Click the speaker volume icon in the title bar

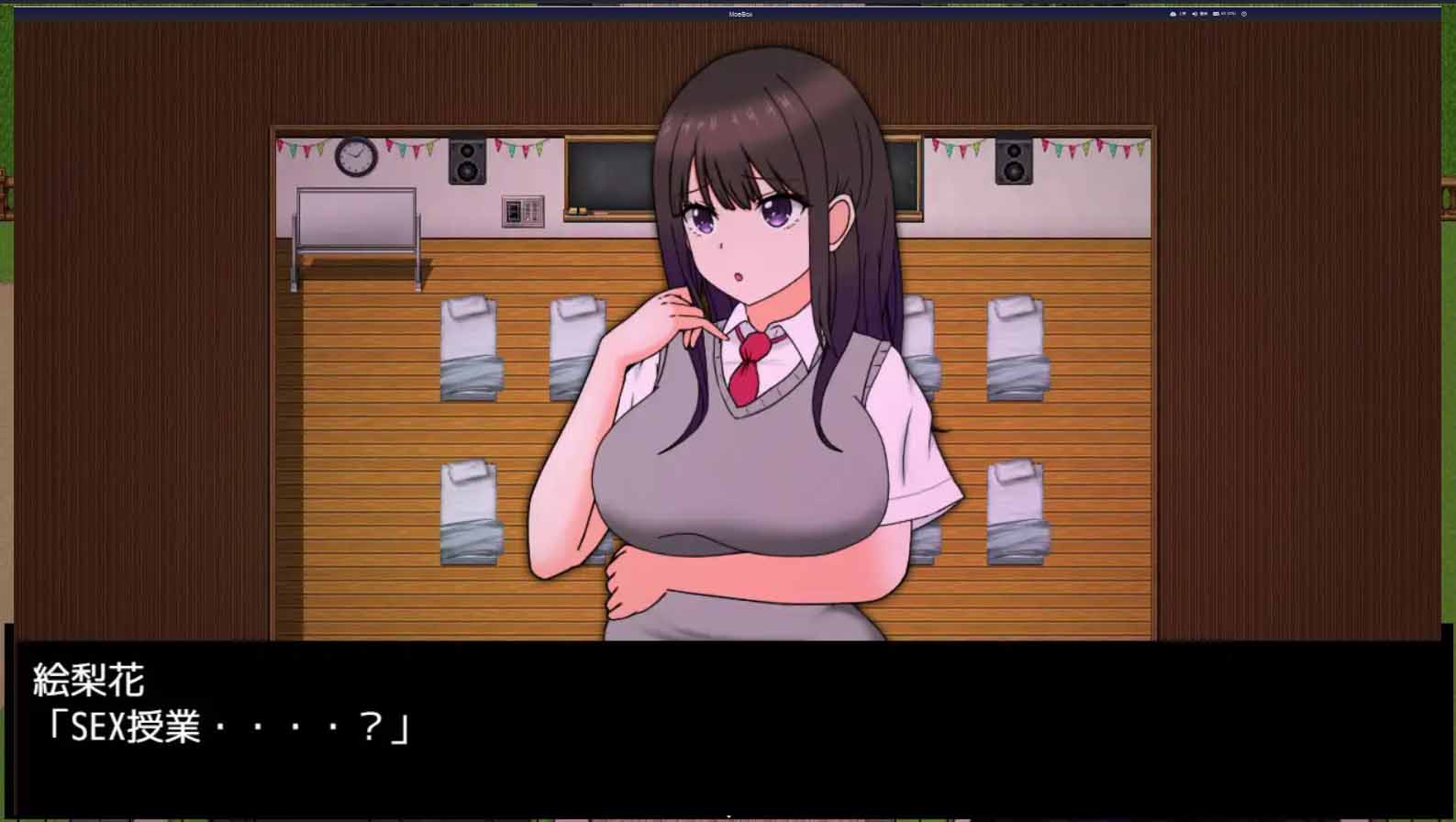coord(1194,14)
